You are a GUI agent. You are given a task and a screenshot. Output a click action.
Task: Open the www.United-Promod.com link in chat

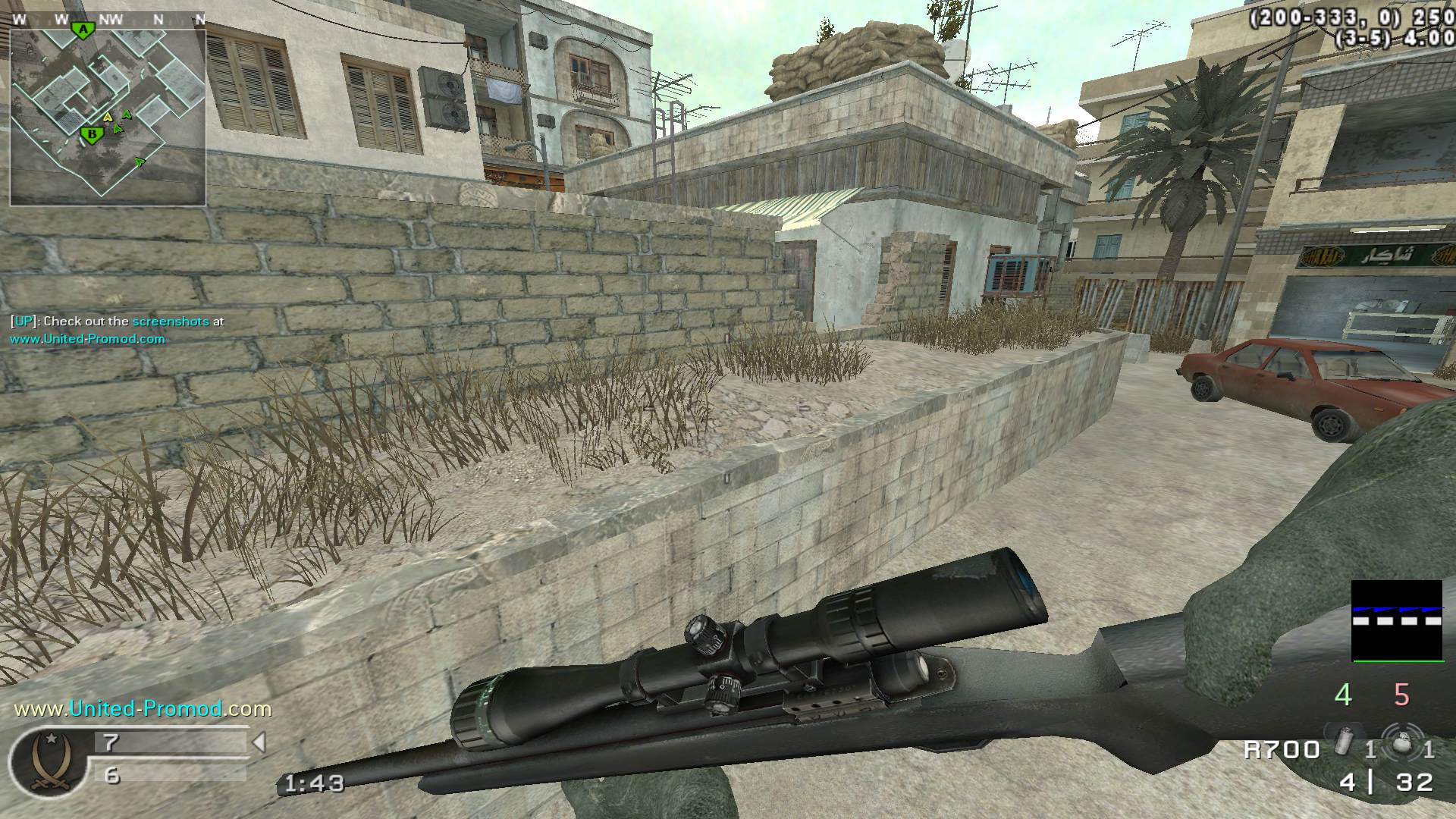coord(87,339)
